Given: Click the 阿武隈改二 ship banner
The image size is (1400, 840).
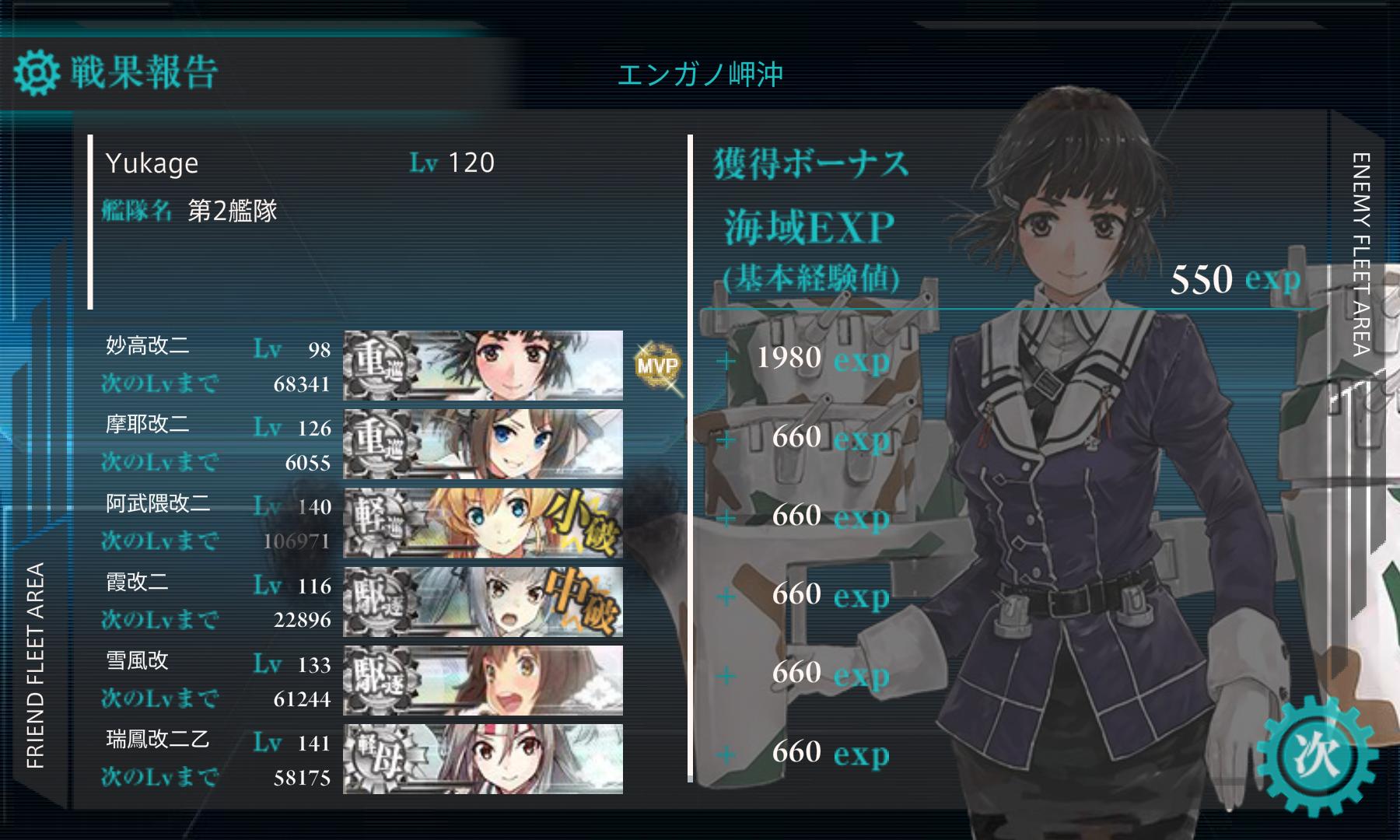Looking at the screenshot, I should (483, 523).
